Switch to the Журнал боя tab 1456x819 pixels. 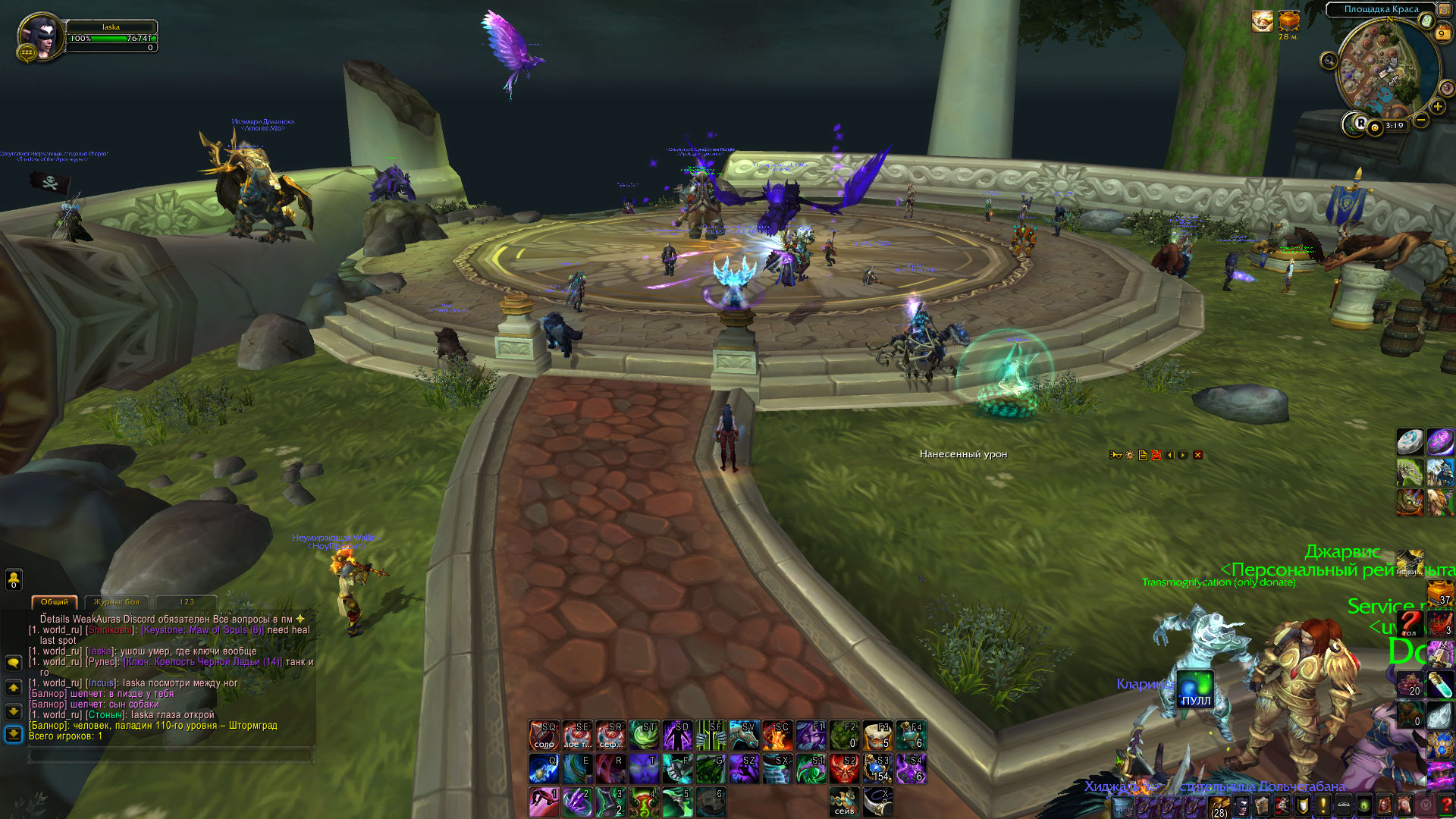point(116,601)
